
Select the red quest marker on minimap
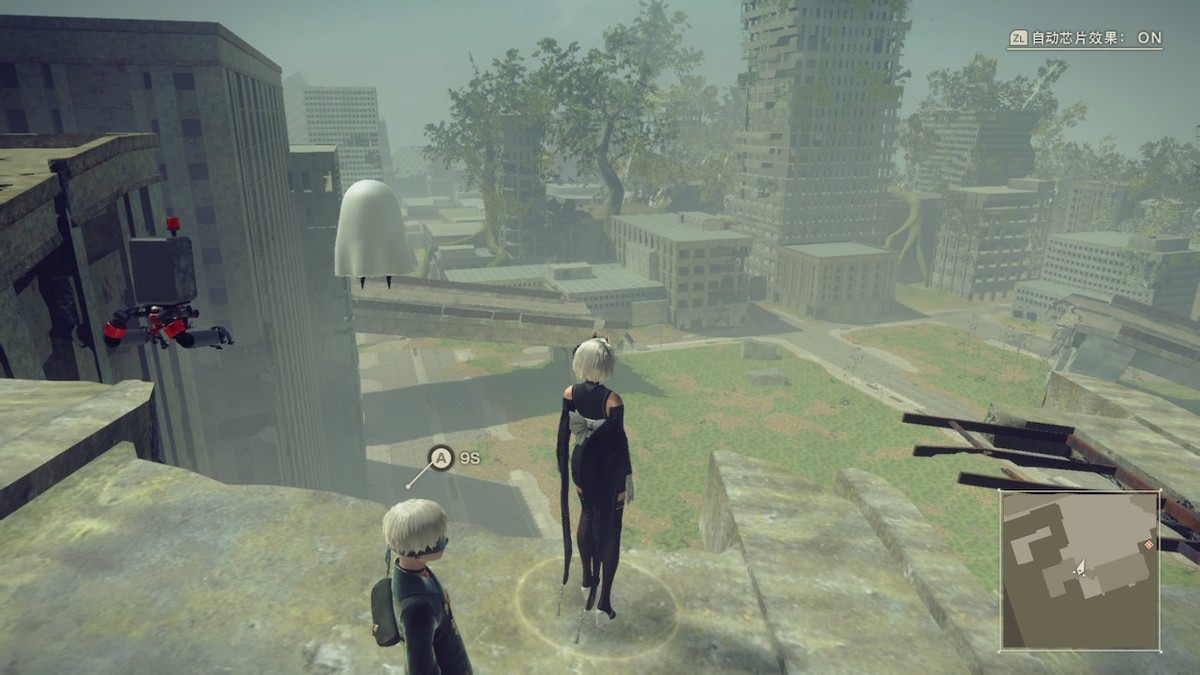pos(1150,545)
